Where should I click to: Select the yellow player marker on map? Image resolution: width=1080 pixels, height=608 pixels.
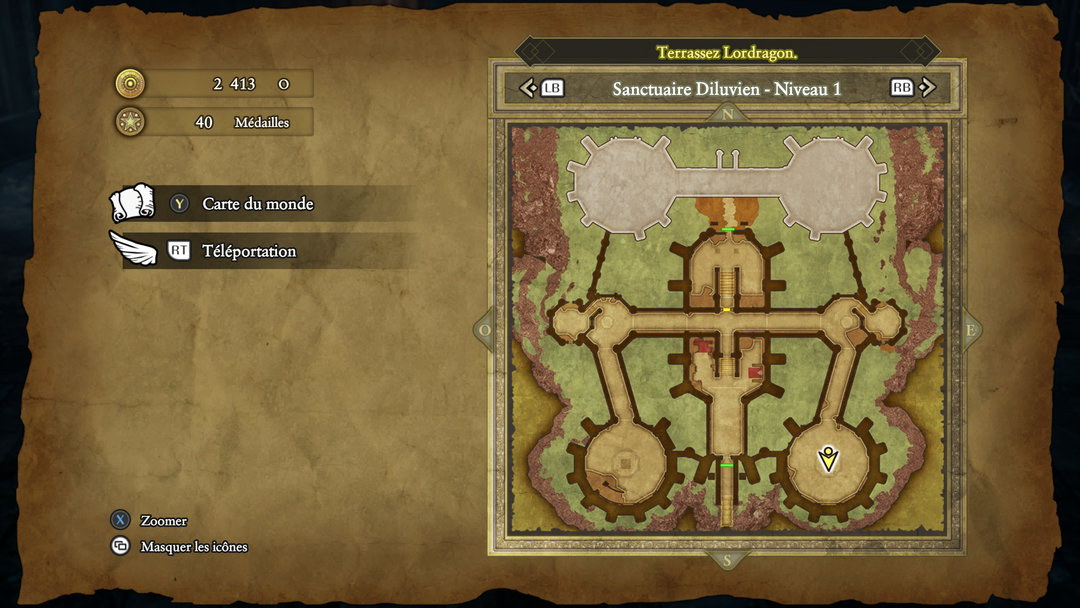coord(827,459)
